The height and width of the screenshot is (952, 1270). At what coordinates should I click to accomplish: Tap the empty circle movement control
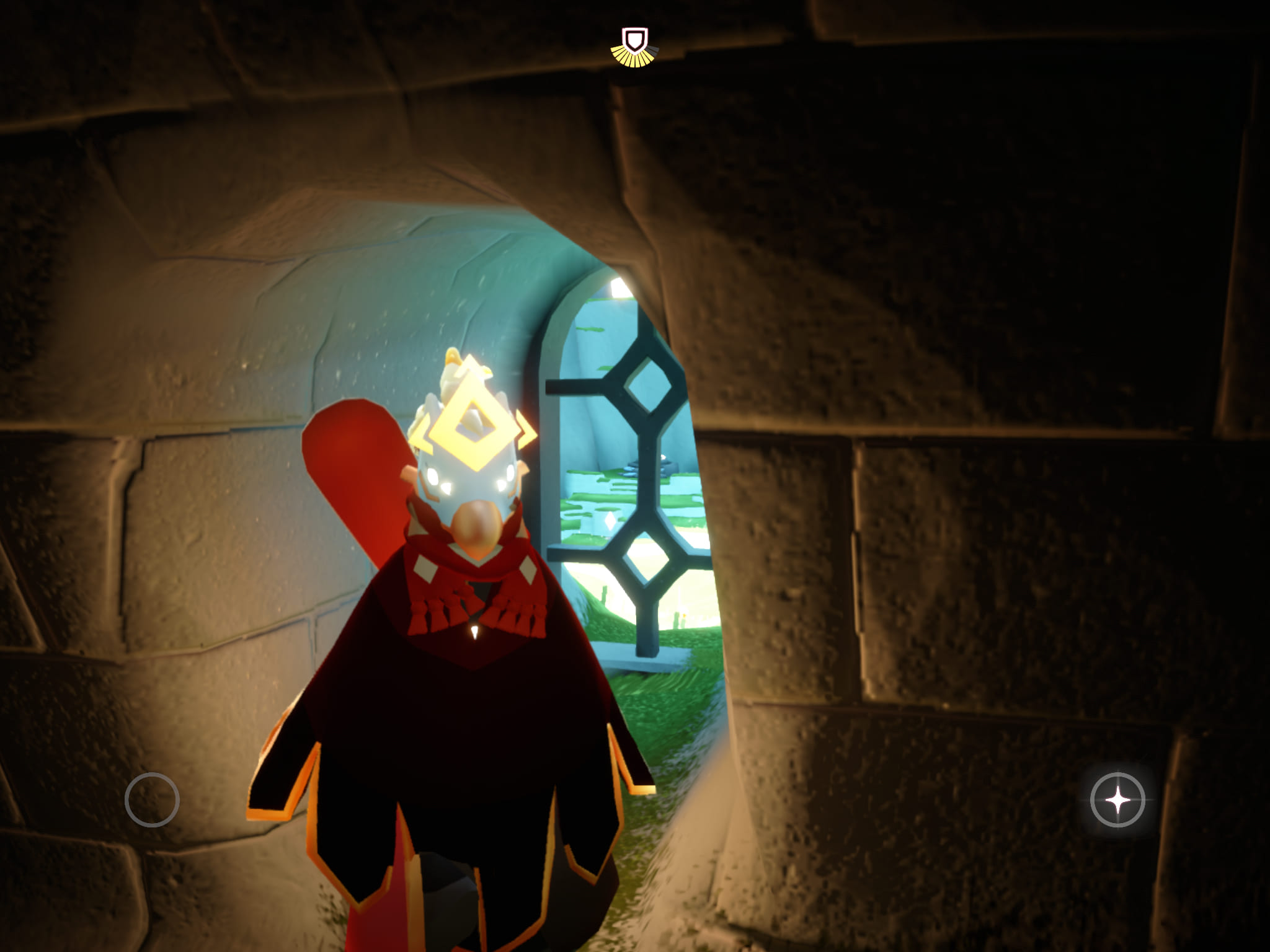click(x=152, y=800)
